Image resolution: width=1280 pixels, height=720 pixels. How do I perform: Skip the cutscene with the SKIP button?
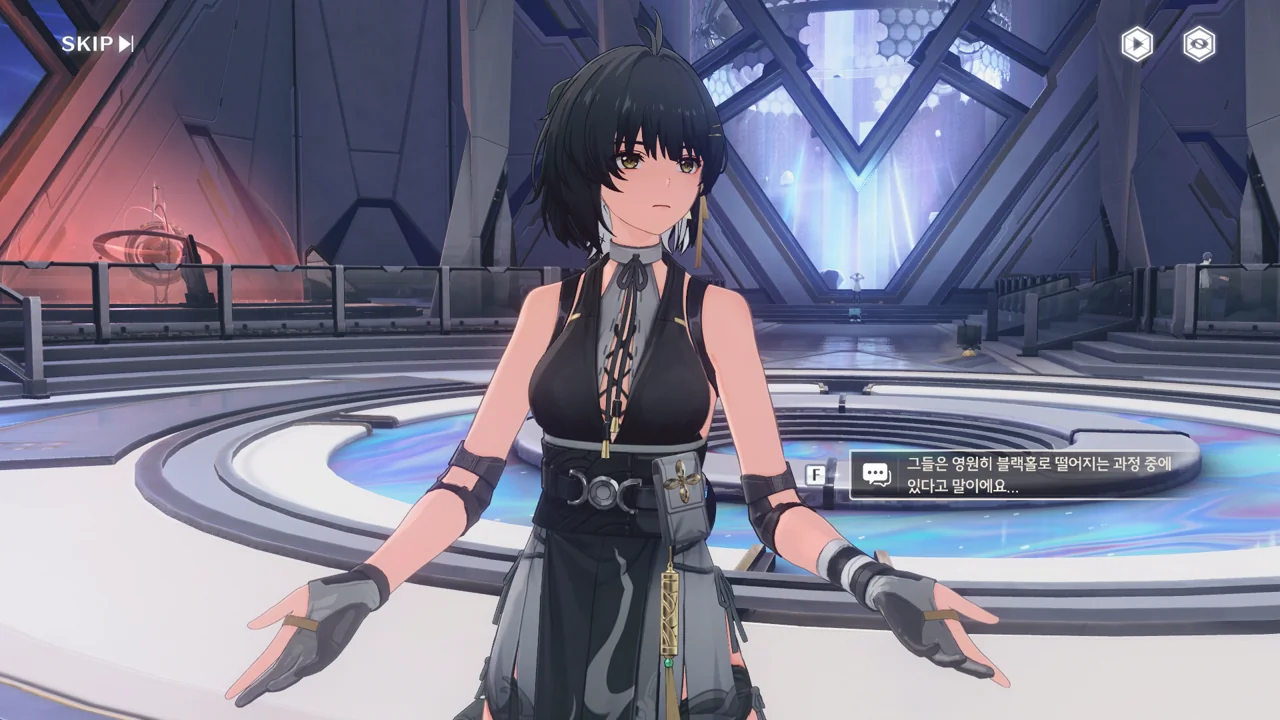click(x=97, y=44)
